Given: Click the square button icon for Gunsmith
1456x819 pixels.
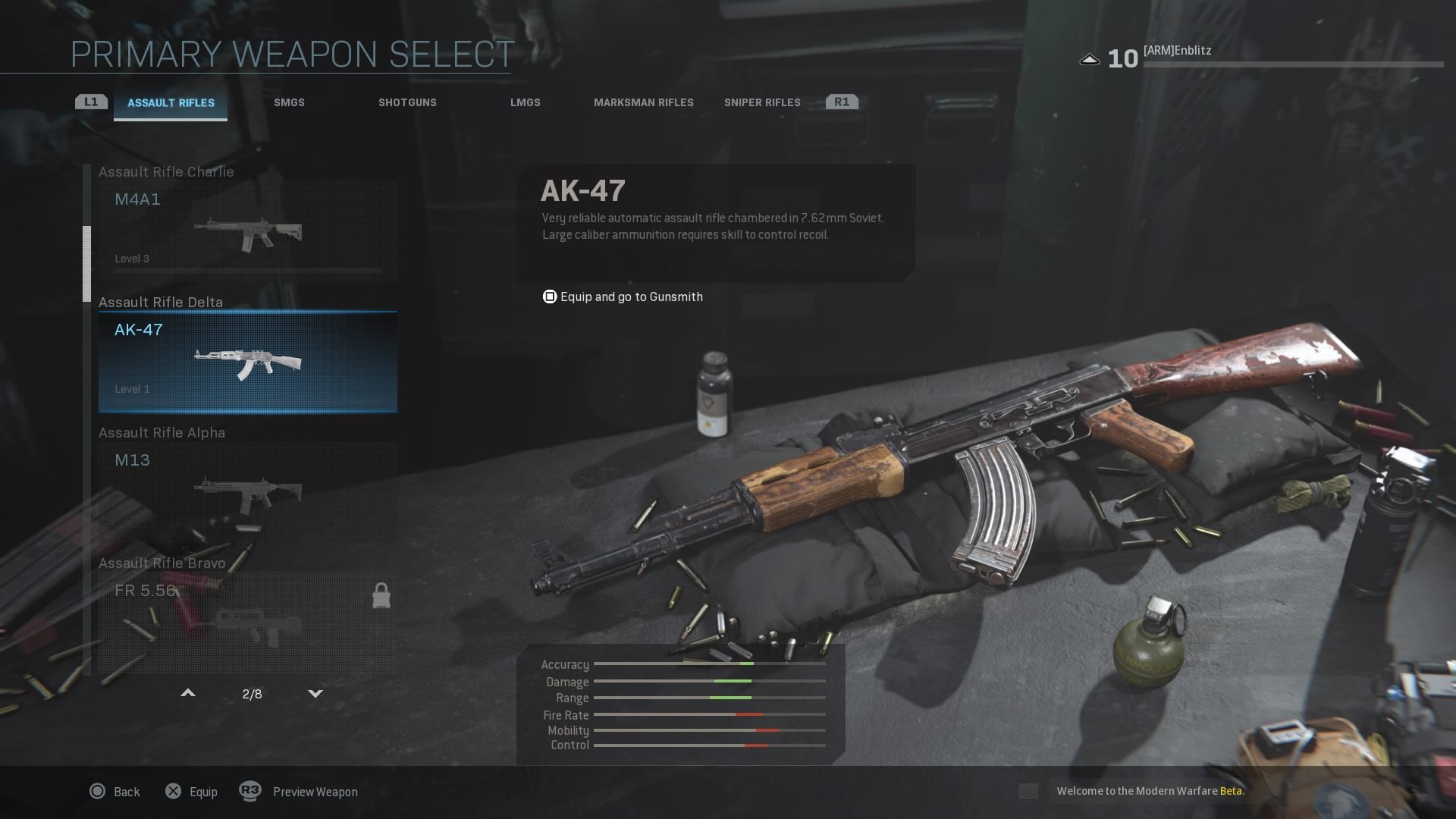Looking at the screenshot, I should [548, 297].
